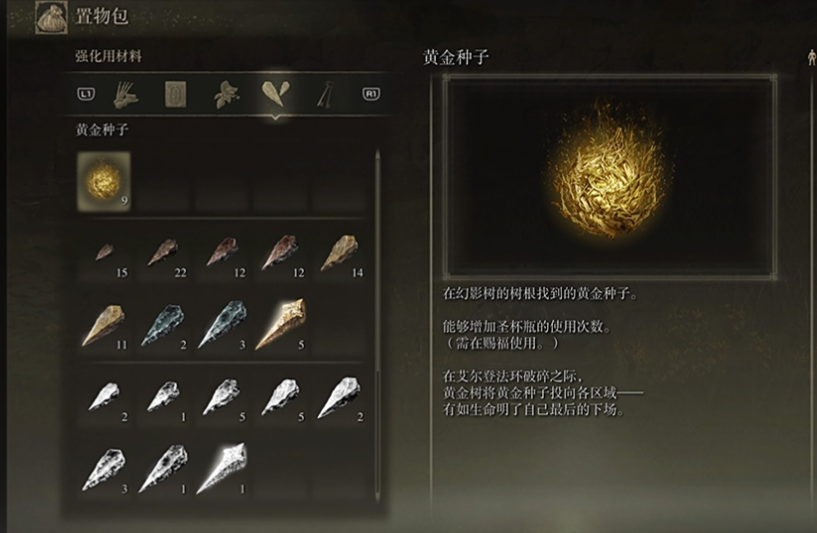The width and height of the screenshot is (817, 533).
Task: Select the upgrade materials stone shards tab
Action: point(273,94)
